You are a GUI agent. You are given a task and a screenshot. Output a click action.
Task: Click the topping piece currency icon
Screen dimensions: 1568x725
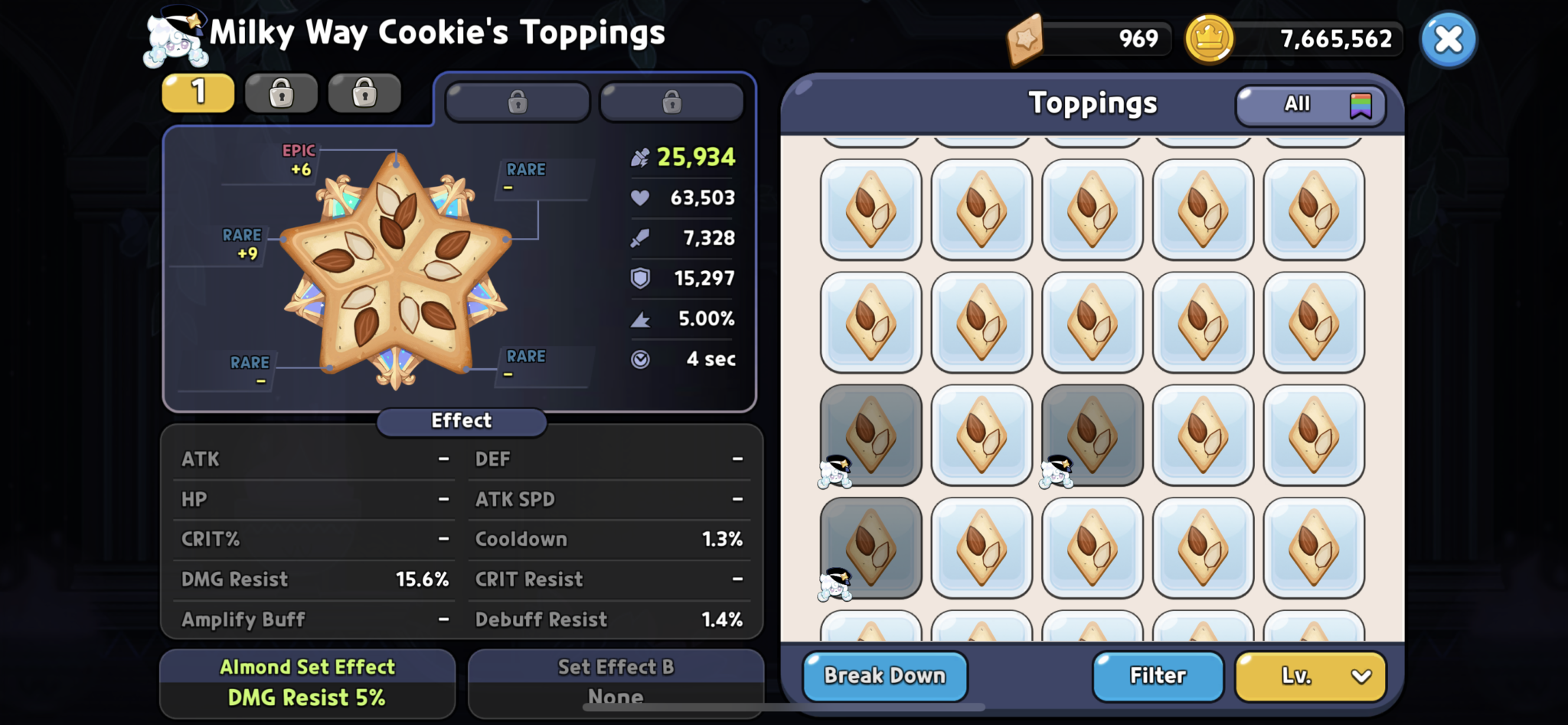[1025, 40]
